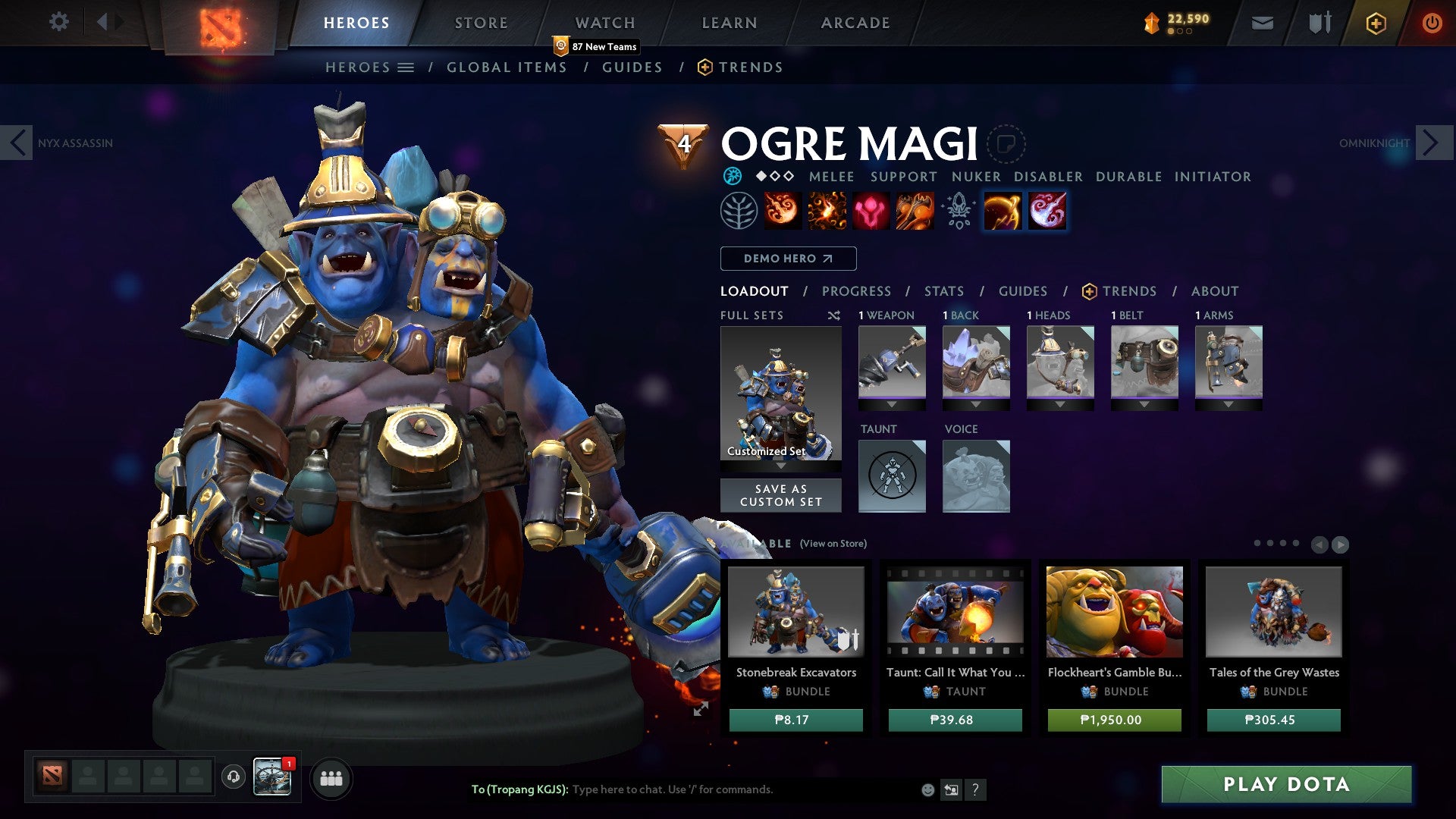Toggle the shuffle loadout option
1456x819 pixels.
[x=835, y=315]
